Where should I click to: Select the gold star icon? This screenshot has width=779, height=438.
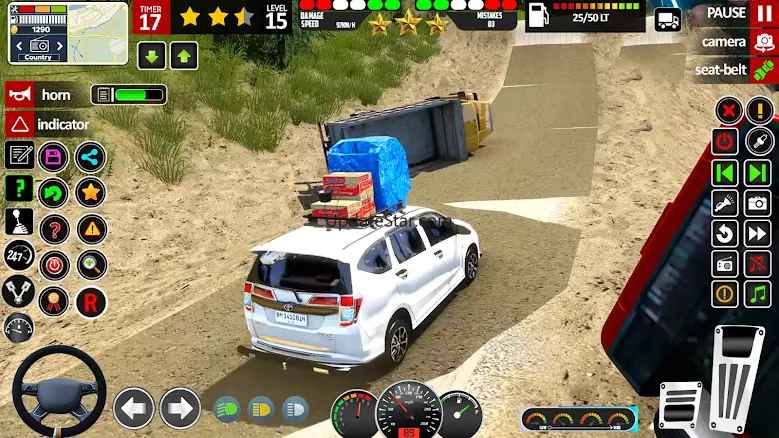pyautogui.click(x=90, y=190)
